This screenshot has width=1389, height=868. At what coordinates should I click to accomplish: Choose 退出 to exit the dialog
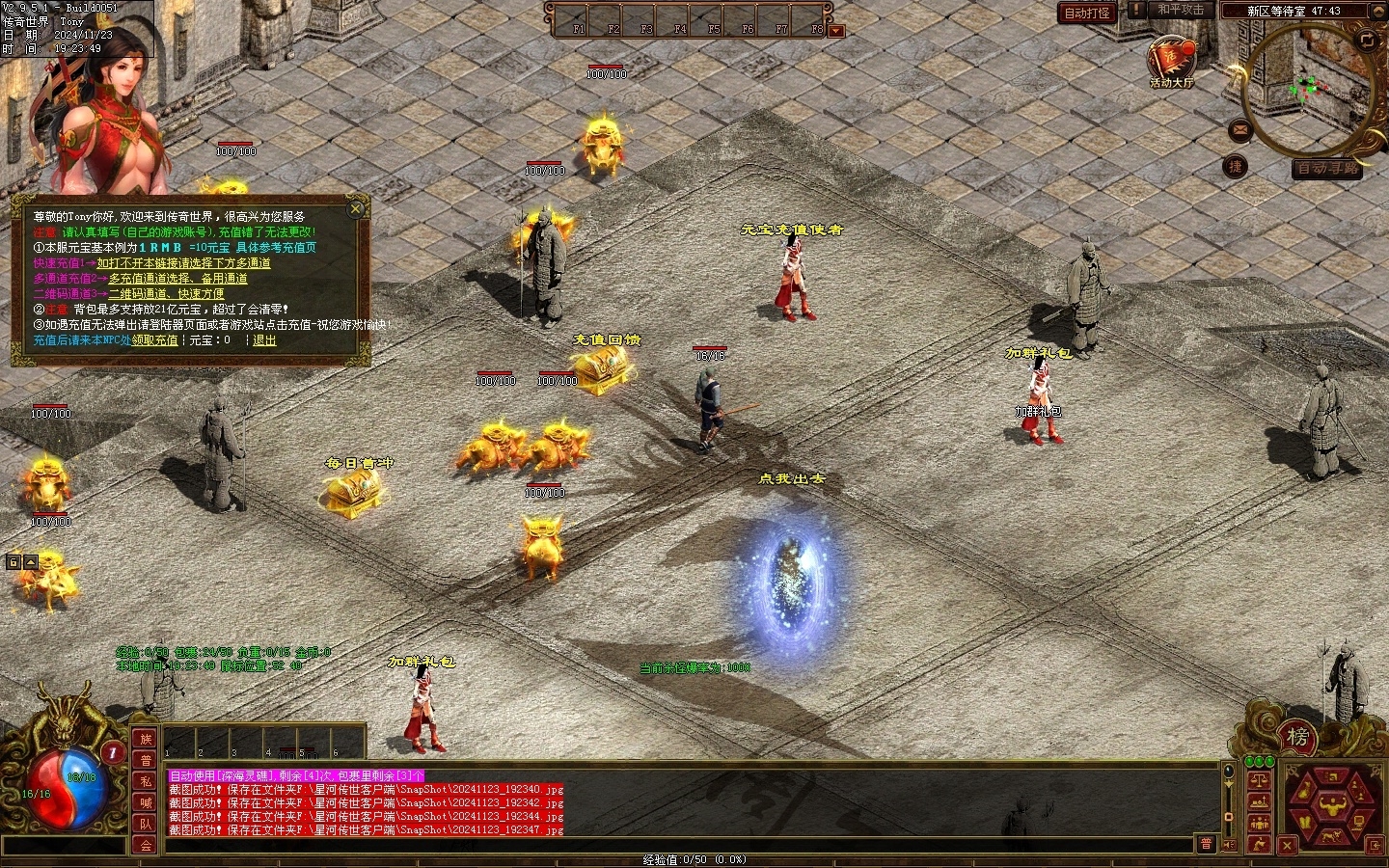pos(264,340)
